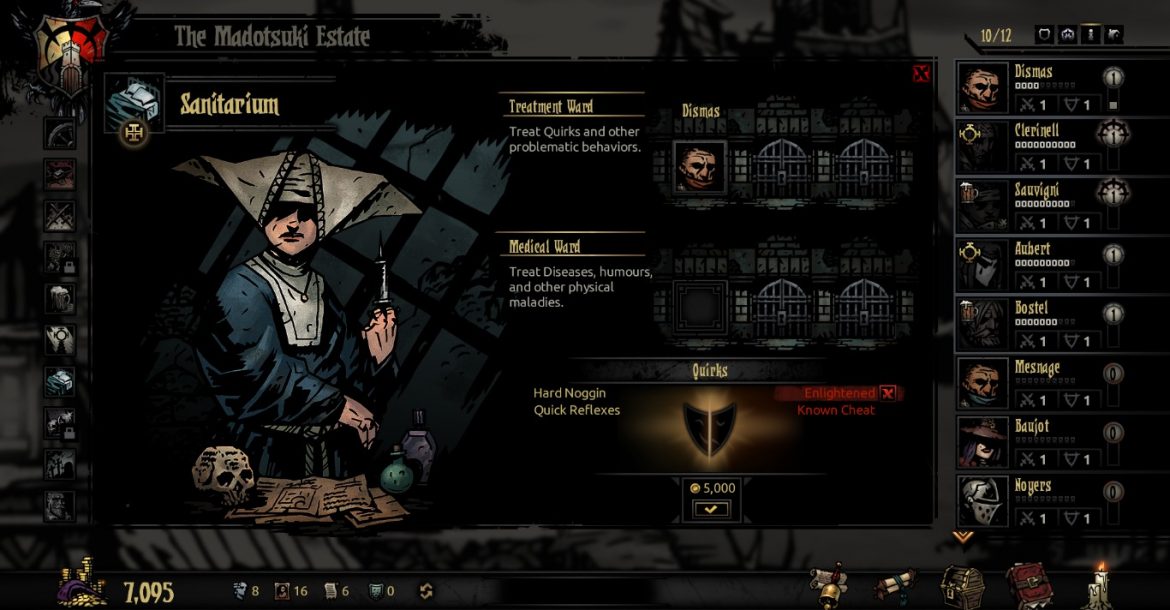The width and height of the screenshot is (1170, 610).
Task: Remove the Enlightened quirk selection
Action: tap(887, 394)
